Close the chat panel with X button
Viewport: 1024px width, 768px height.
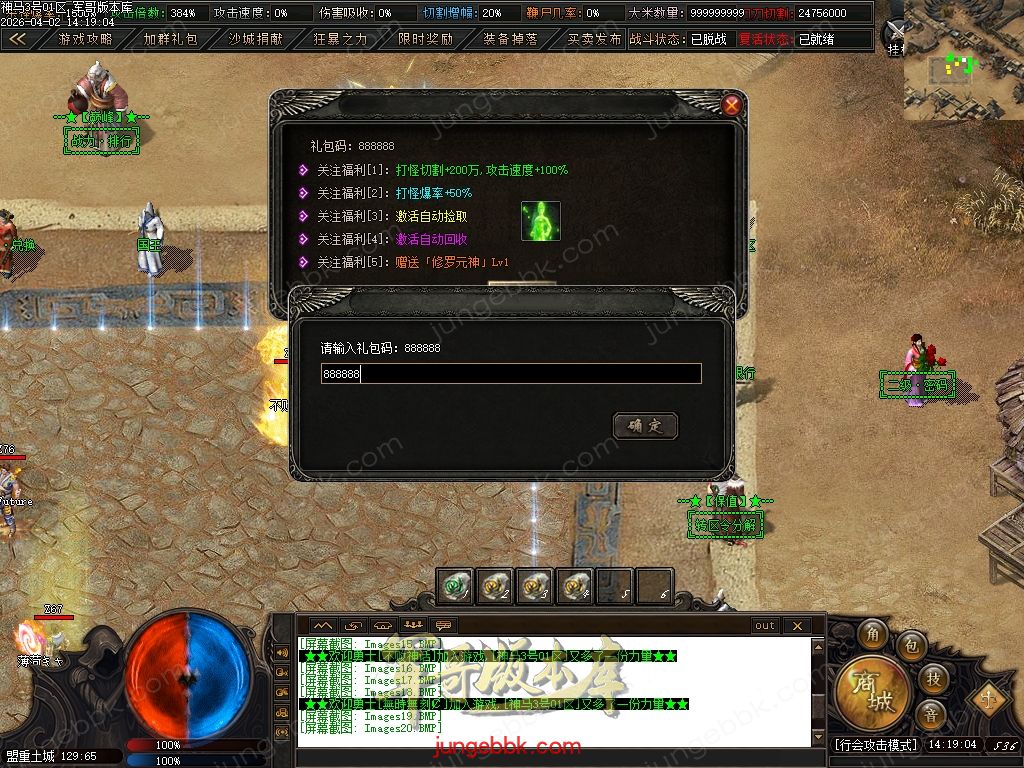tap(797, 626)
